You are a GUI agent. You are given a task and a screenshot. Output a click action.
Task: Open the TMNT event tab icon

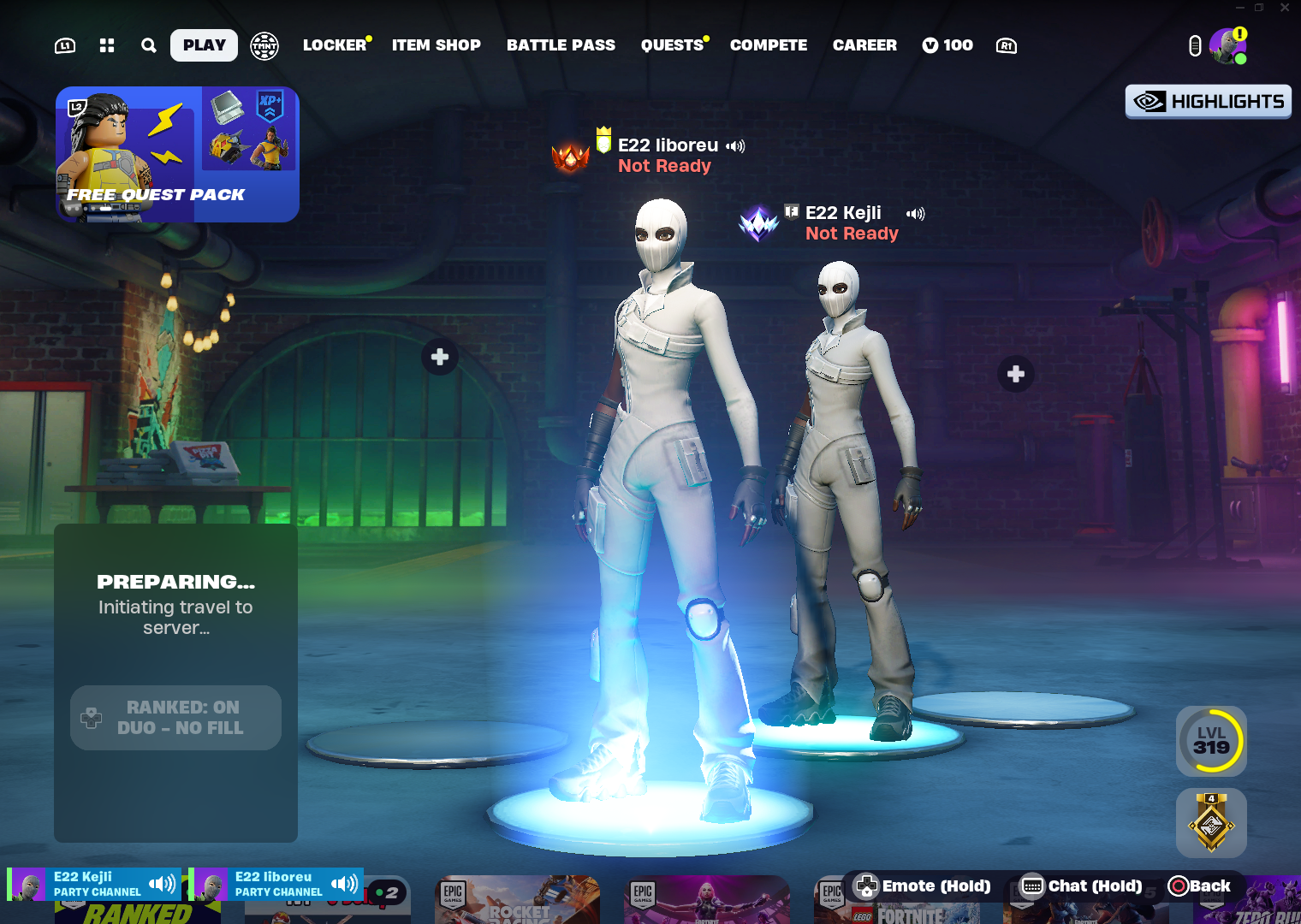click(x=264, y=45)
